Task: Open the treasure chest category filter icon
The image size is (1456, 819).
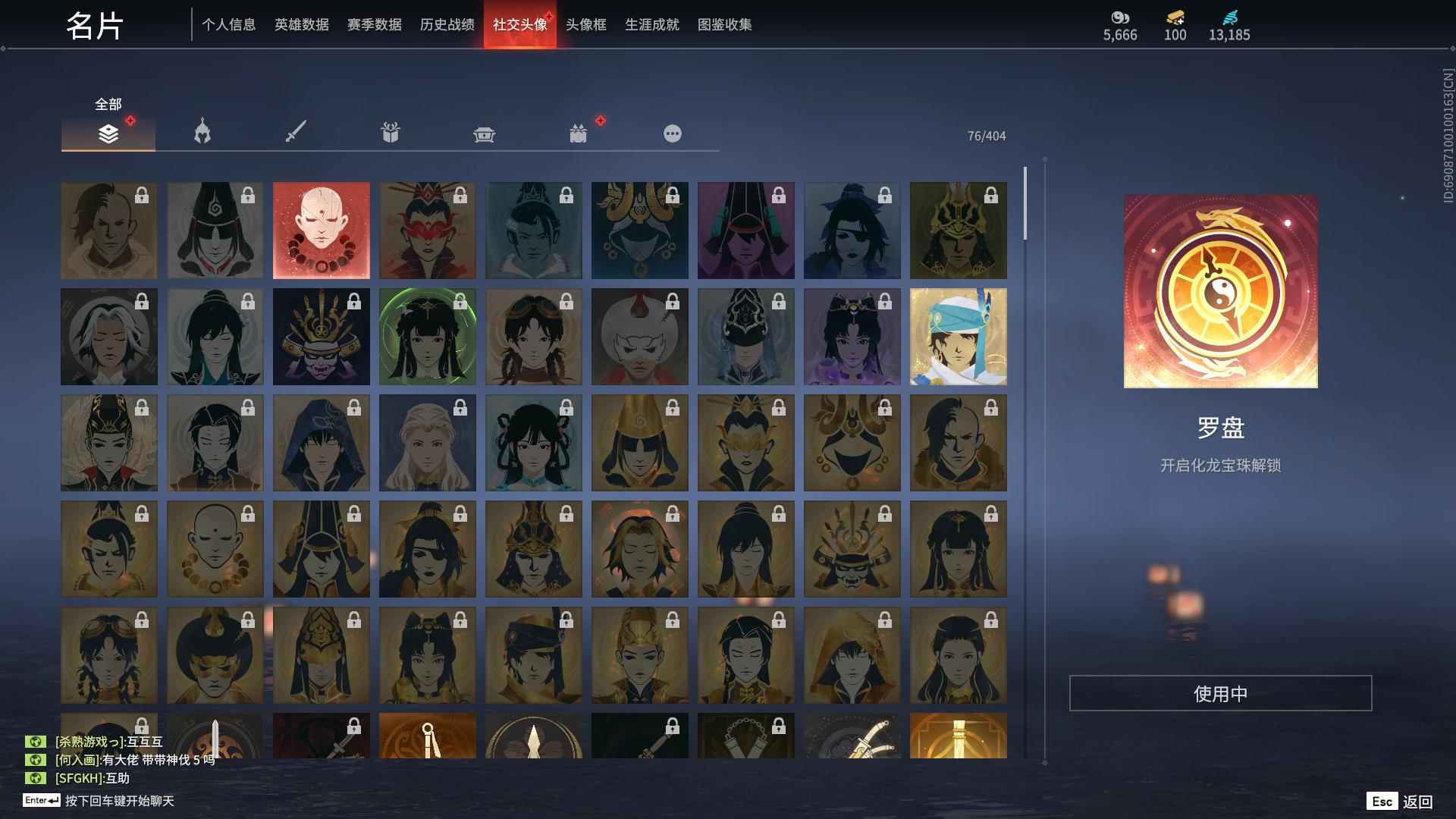Action: click(484, 133)
